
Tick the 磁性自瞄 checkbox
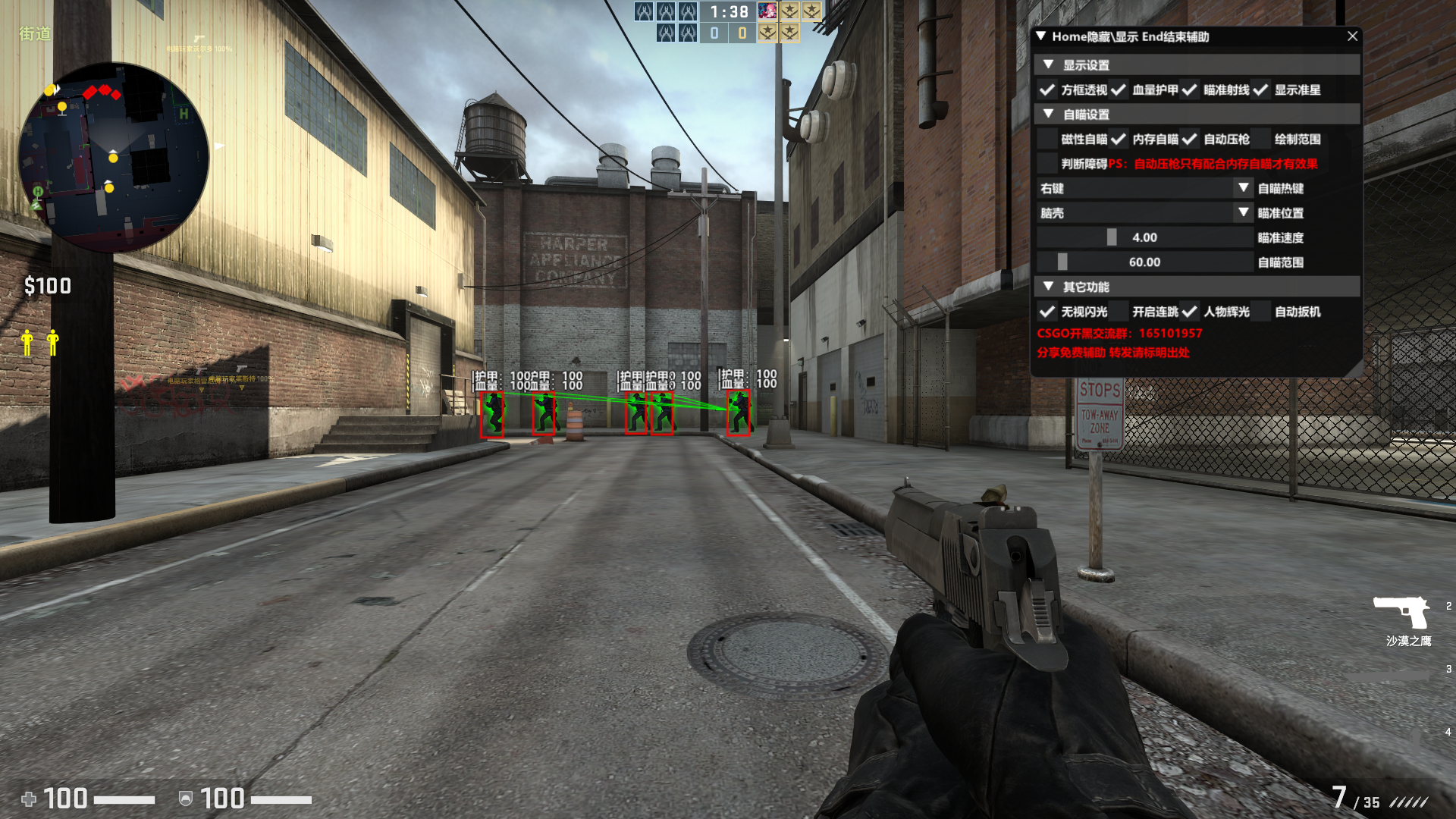click(x=1047, y=140)
